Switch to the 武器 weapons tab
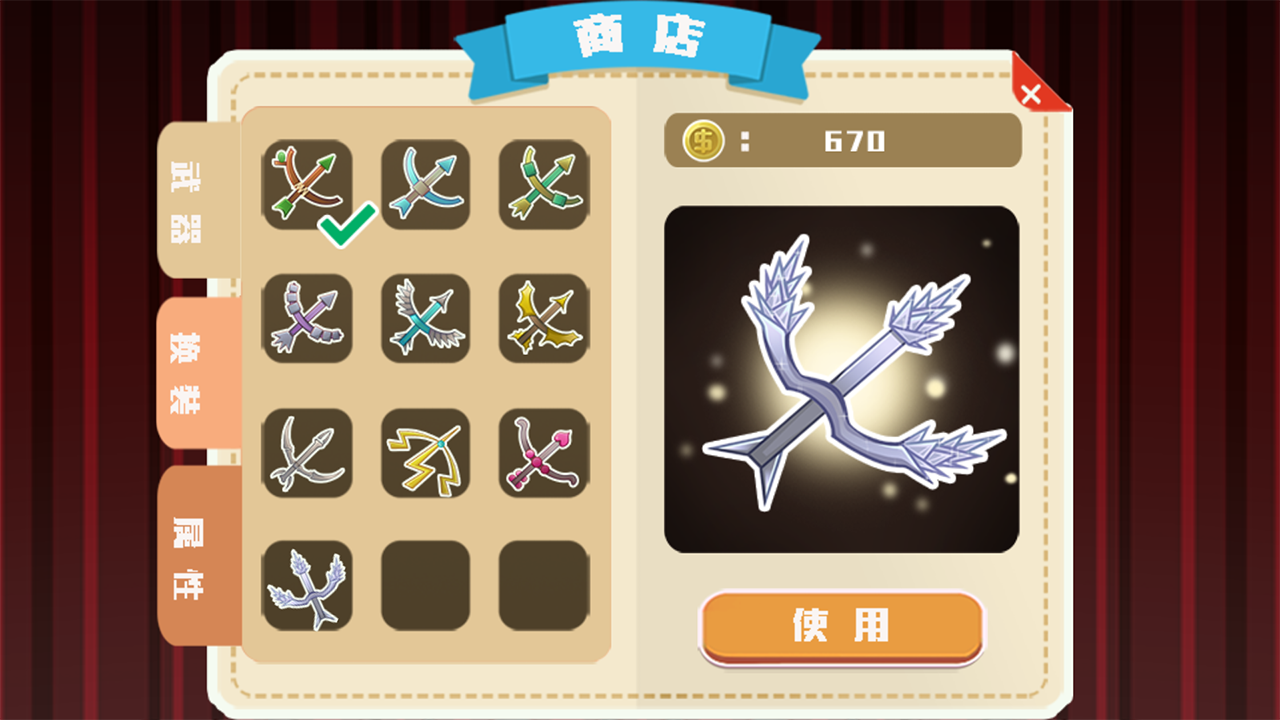This screenshot has width=1280, height=720. click(192, 200)
